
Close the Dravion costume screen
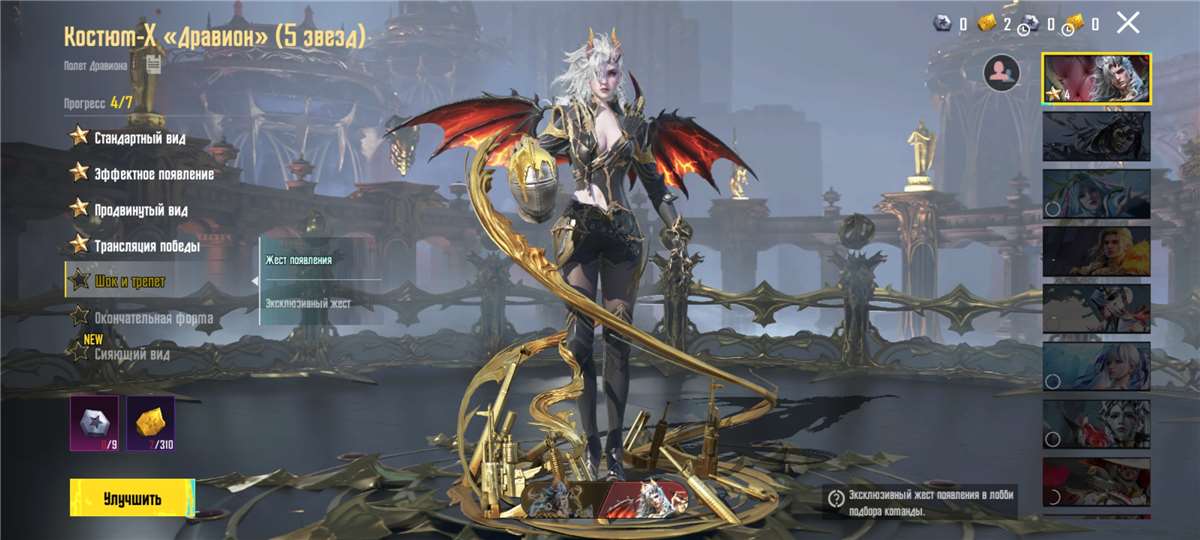(1128, 23)
